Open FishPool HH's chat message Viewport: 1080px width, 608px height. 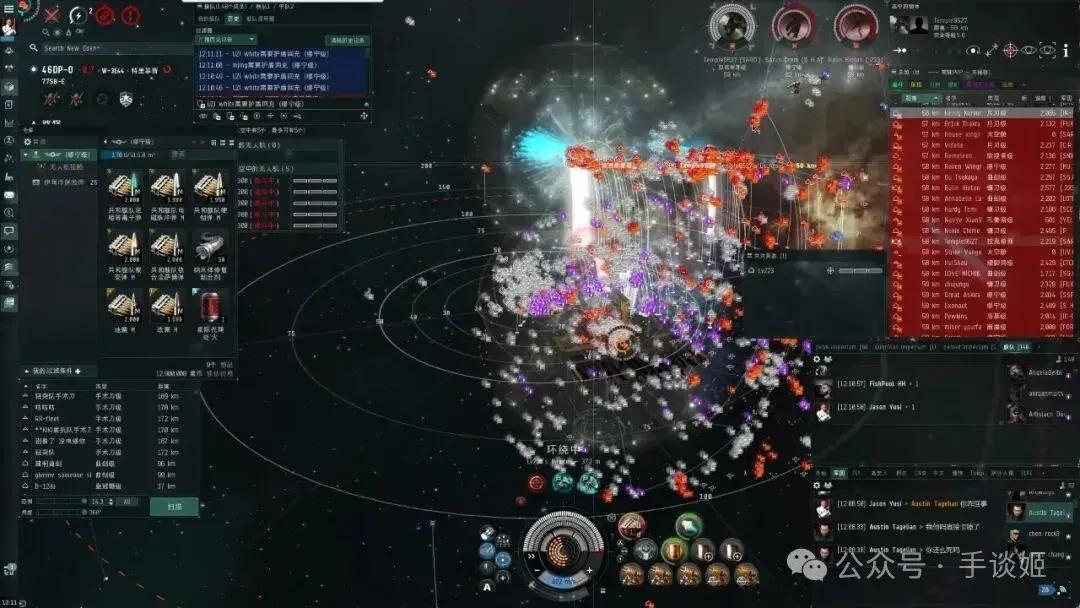point(870,383)
